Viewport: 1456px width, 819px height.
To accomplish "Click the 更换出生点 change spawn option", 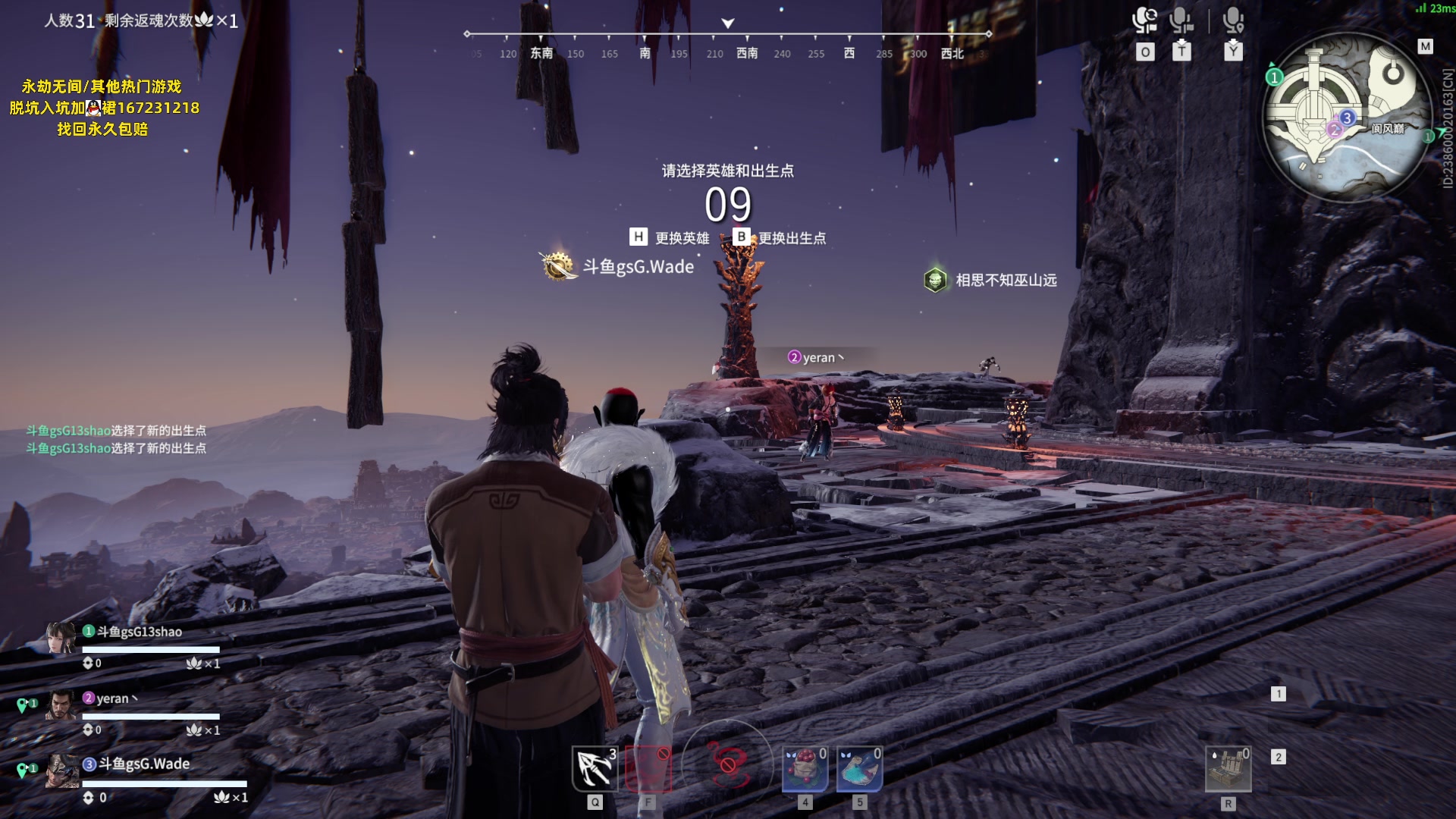I will (780, 238).
